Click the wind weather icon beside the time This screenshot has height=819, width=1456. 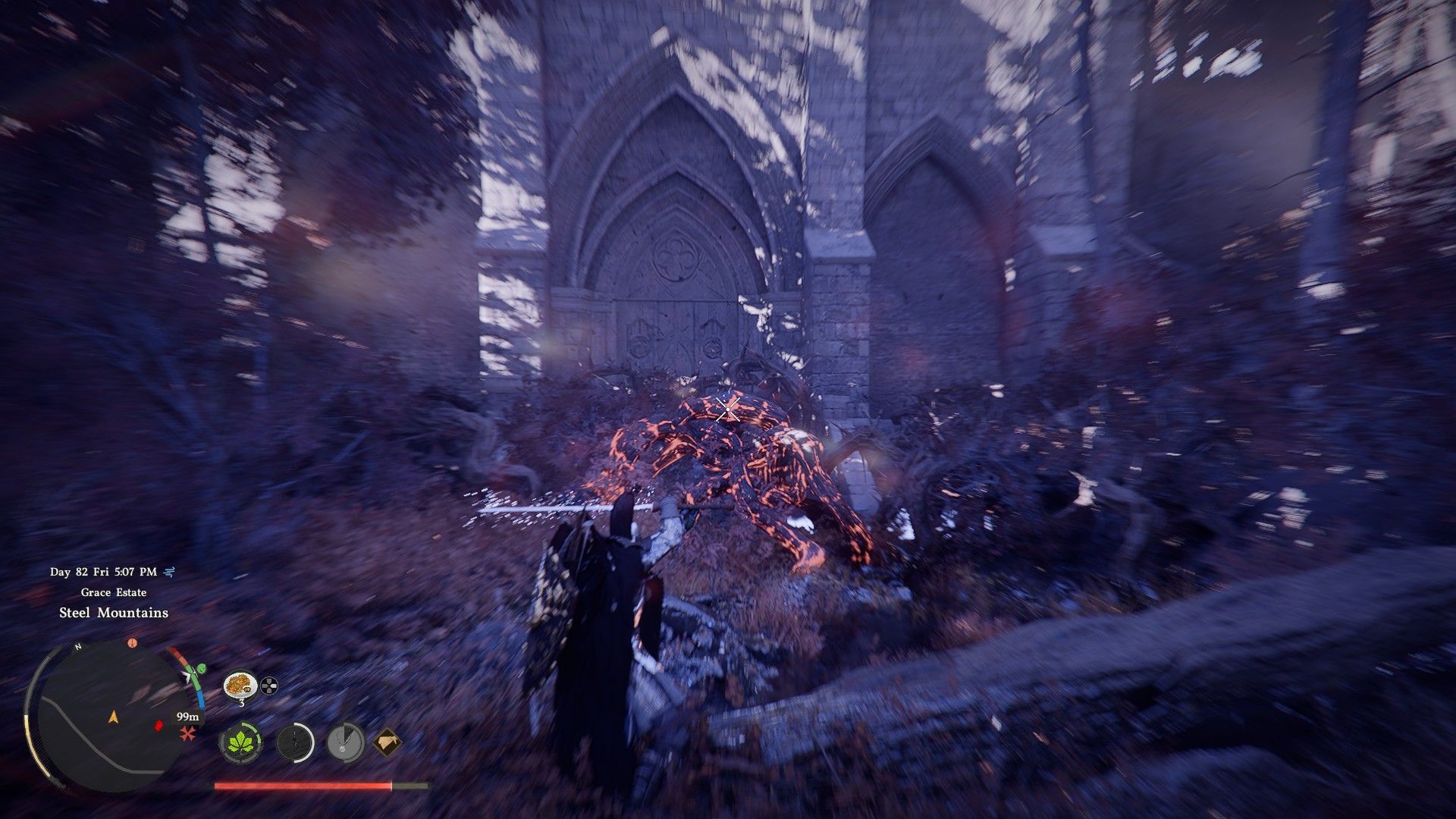[171, 572]
